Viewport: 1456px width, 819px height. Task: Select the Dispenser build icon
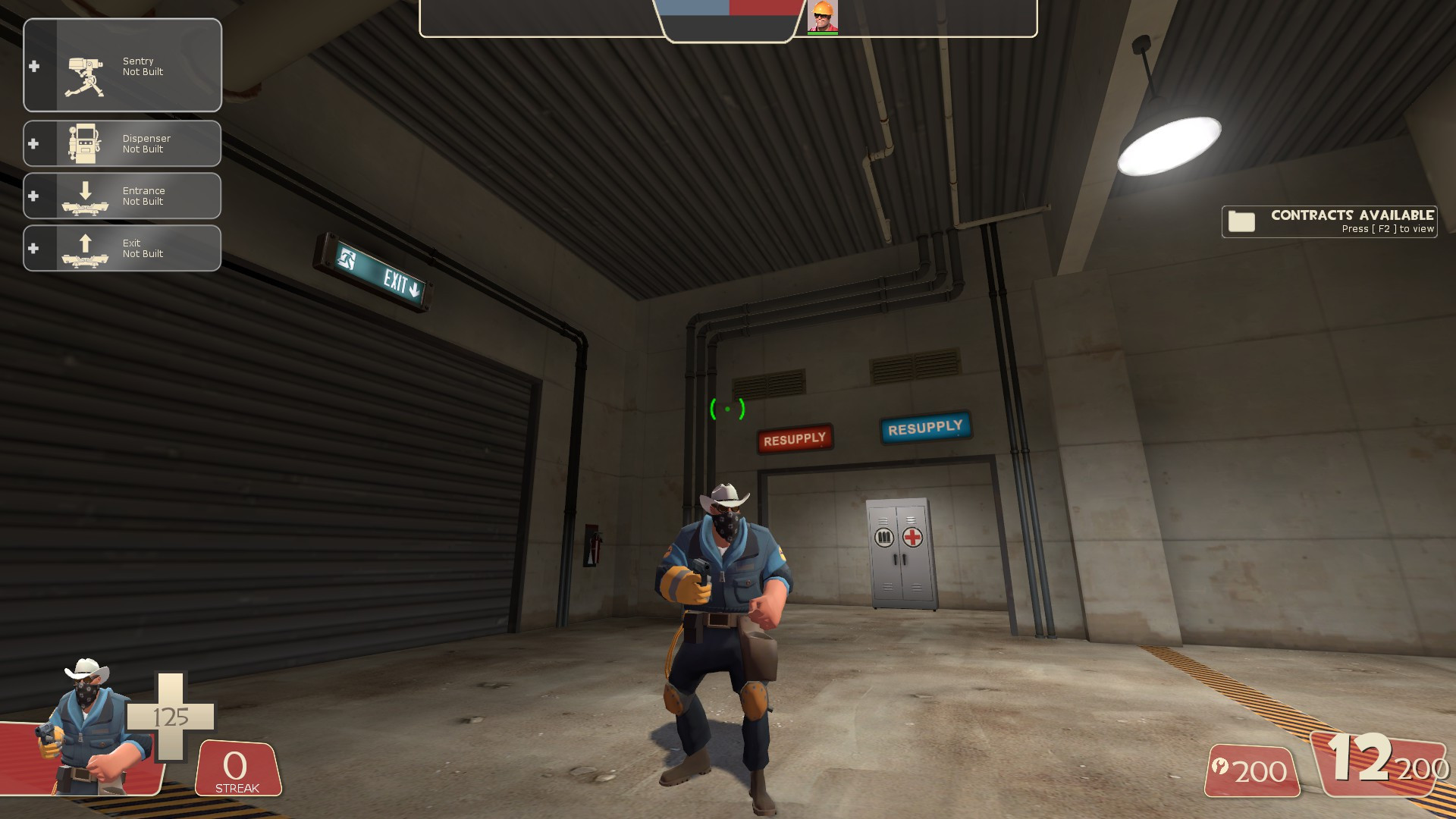83,143
